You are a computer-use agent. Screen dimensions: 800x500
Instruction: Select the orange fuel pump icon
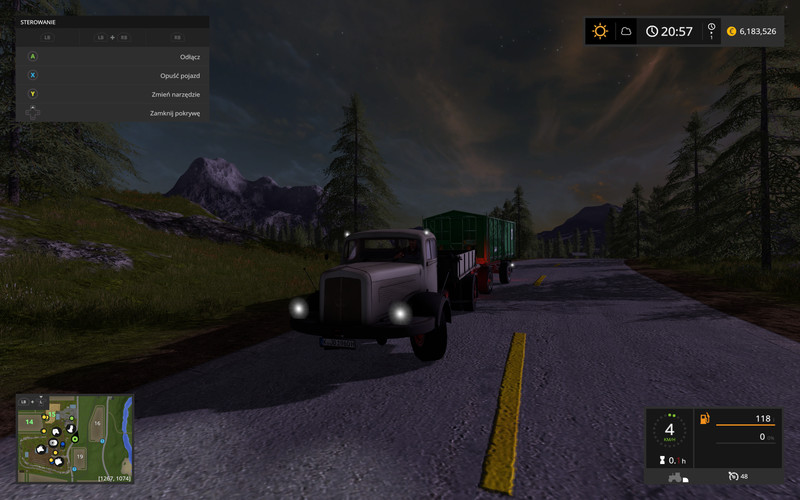(703, 418)
